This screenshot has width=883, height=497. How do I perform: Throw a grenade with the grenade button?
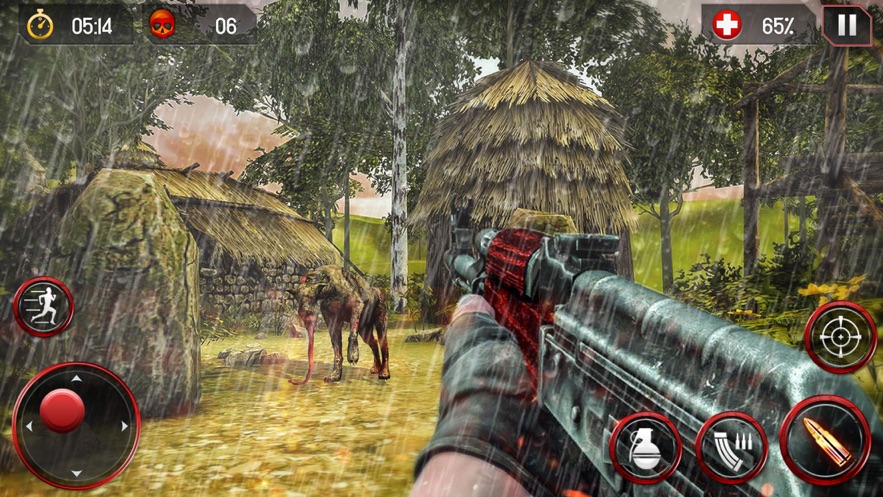[x=645, y=446]
